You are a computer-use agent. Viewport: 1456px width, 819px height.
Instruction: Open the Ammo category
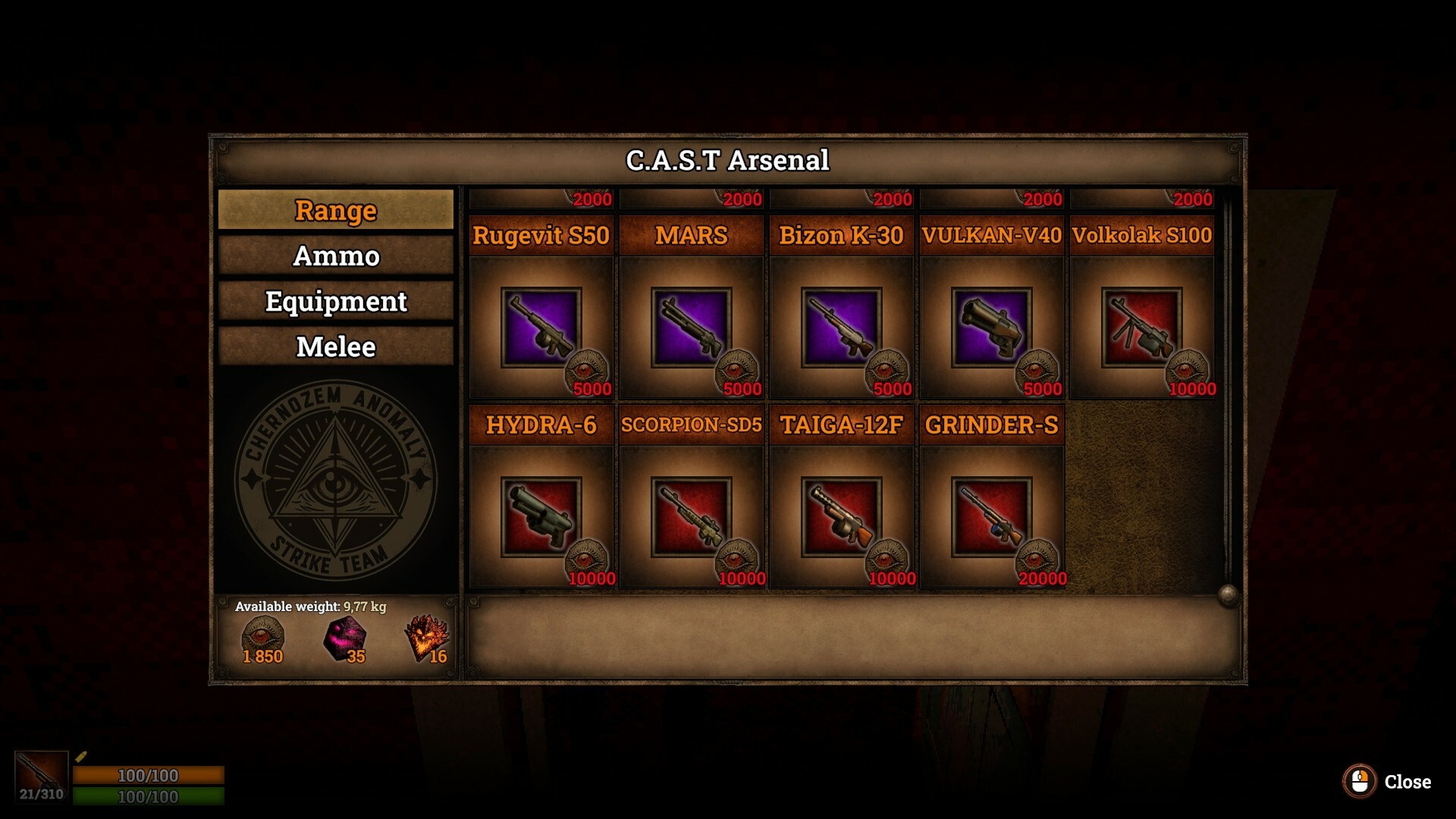click(335, 256)
